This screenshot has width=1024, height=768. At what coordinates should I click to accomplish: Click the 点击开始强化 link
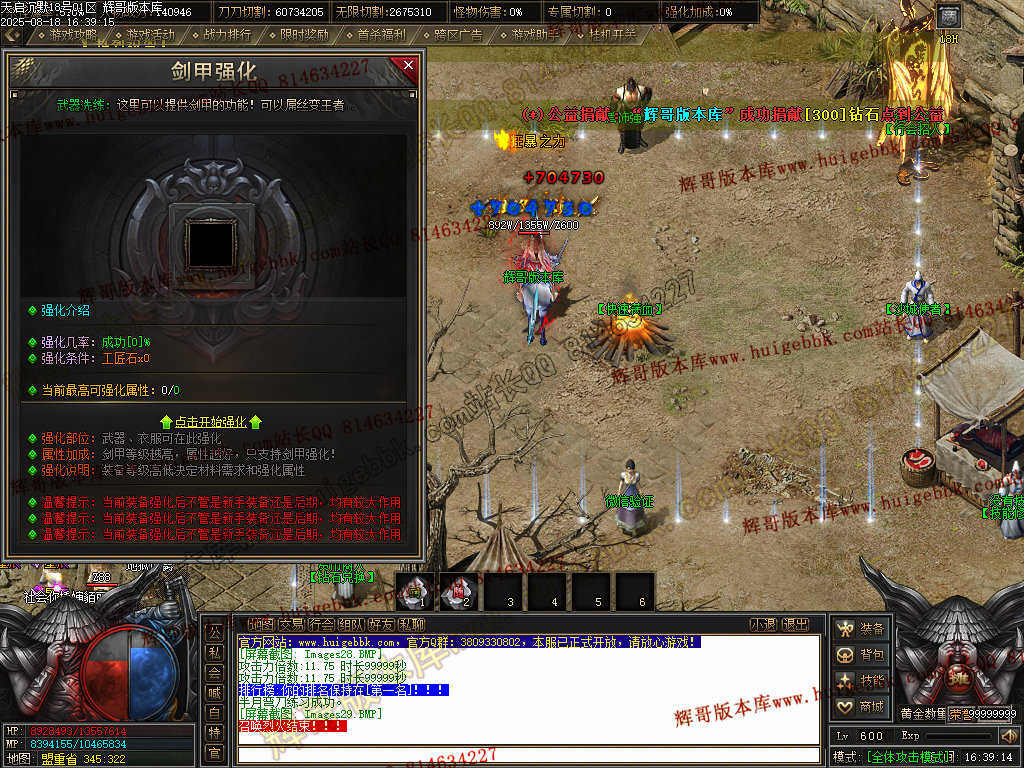[211, 422]
